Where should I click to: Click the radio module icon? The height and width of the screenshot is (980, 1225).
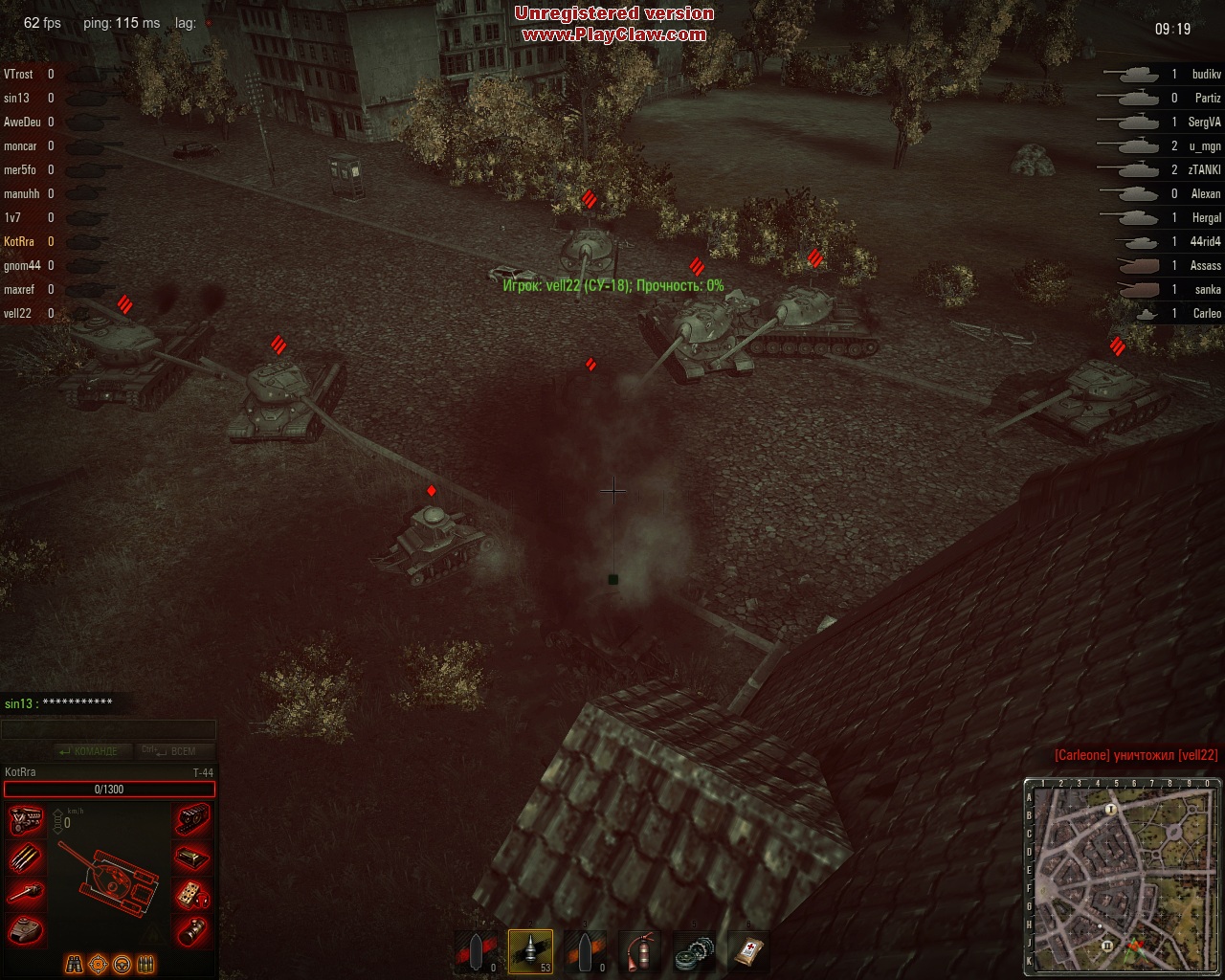192,894
